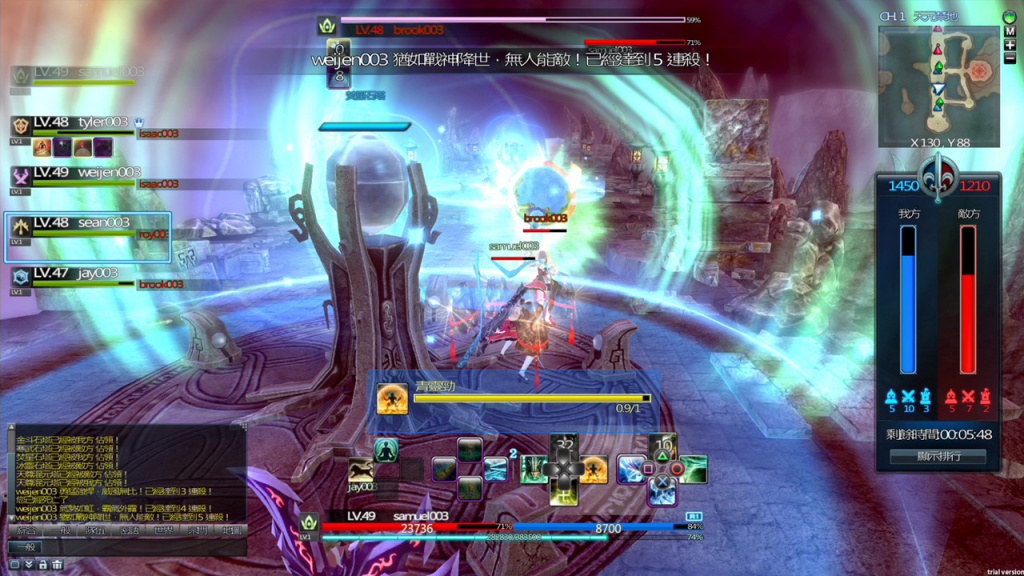Use the orange fire figure skill
Viewport: 1024px width, 576px height.
[594, 469]
